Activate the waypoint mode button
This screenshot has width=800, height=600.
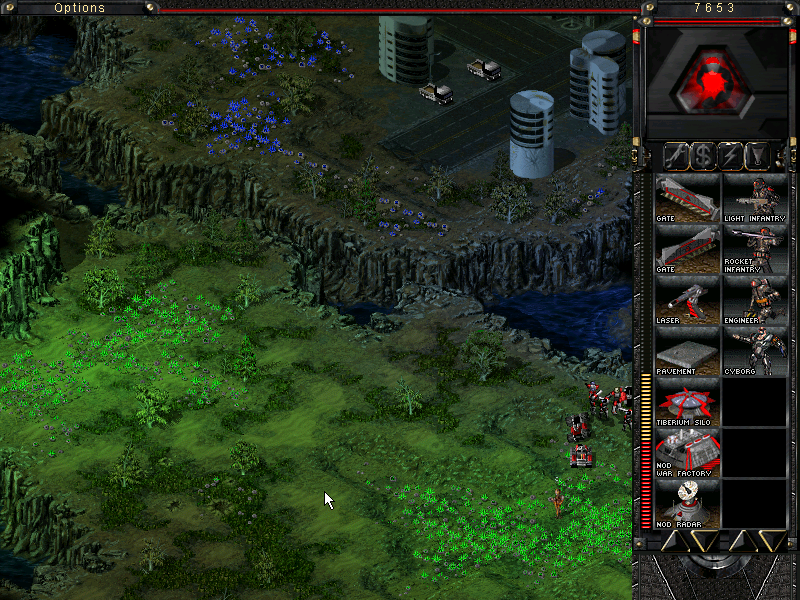[759, 155]
